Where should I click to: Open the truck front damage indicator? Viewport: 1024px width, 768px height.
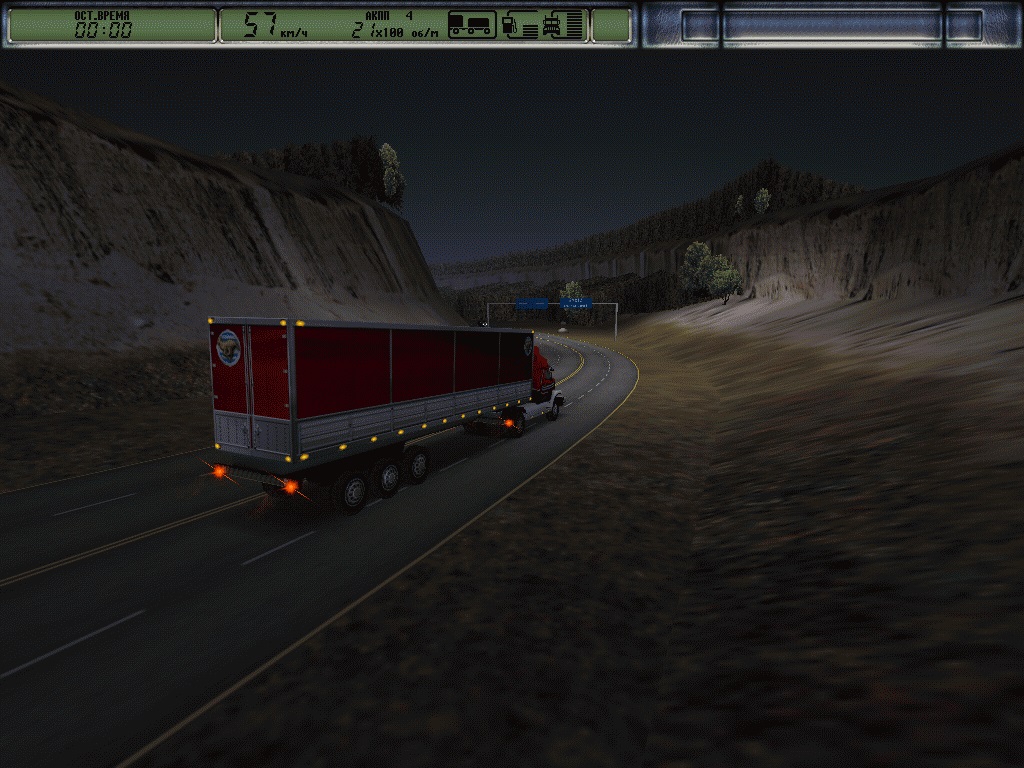(x=552, y=25)
